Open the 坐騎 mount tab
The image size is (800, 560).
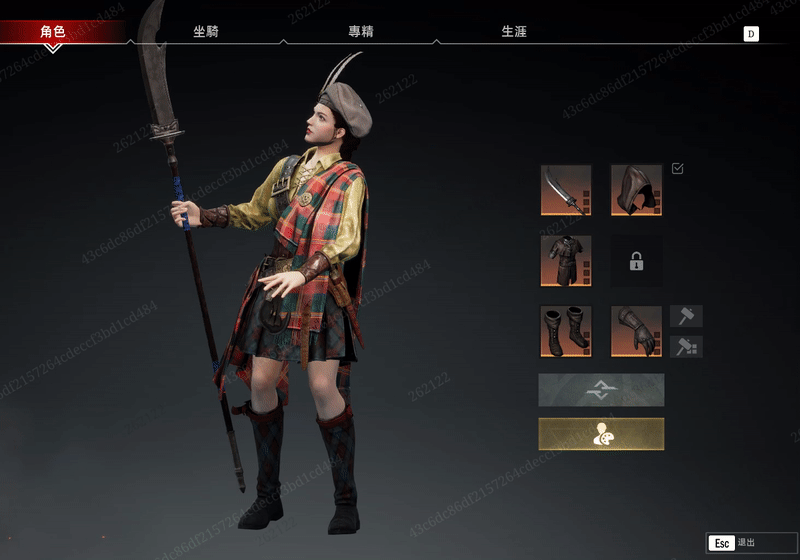tap(206, 32)
